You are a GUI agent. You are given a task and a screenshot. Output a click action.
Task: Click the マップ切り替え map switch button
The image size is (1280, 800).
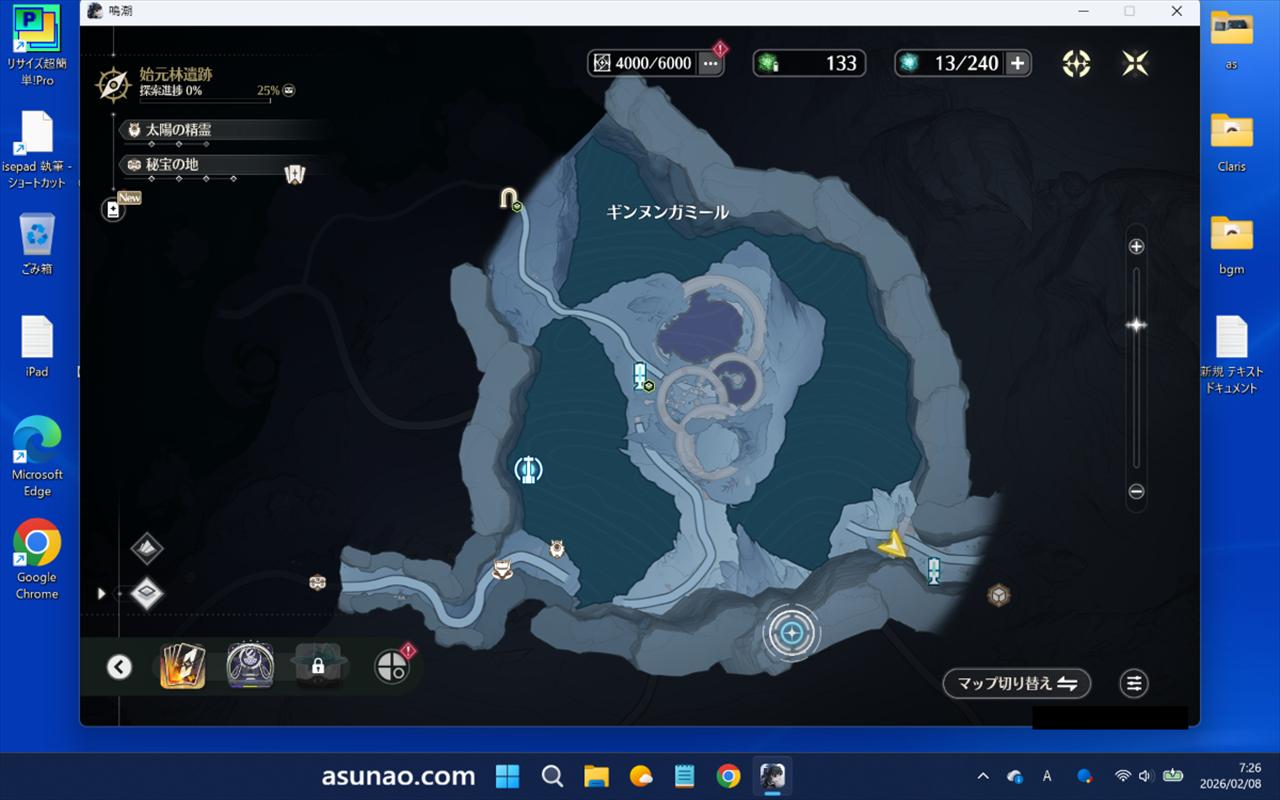pos(1016,683)
